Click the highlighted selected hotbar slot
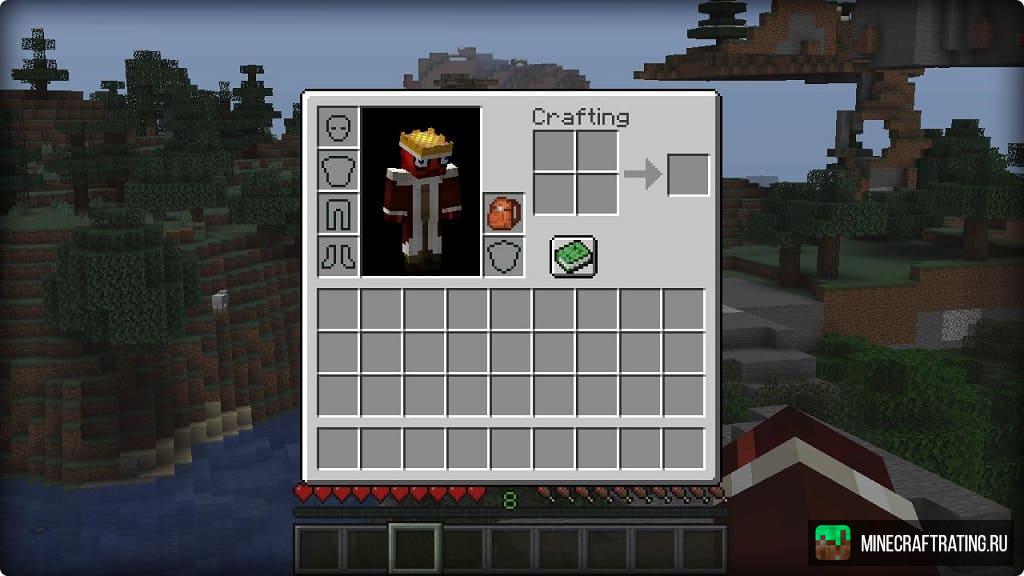 (416, 549)
